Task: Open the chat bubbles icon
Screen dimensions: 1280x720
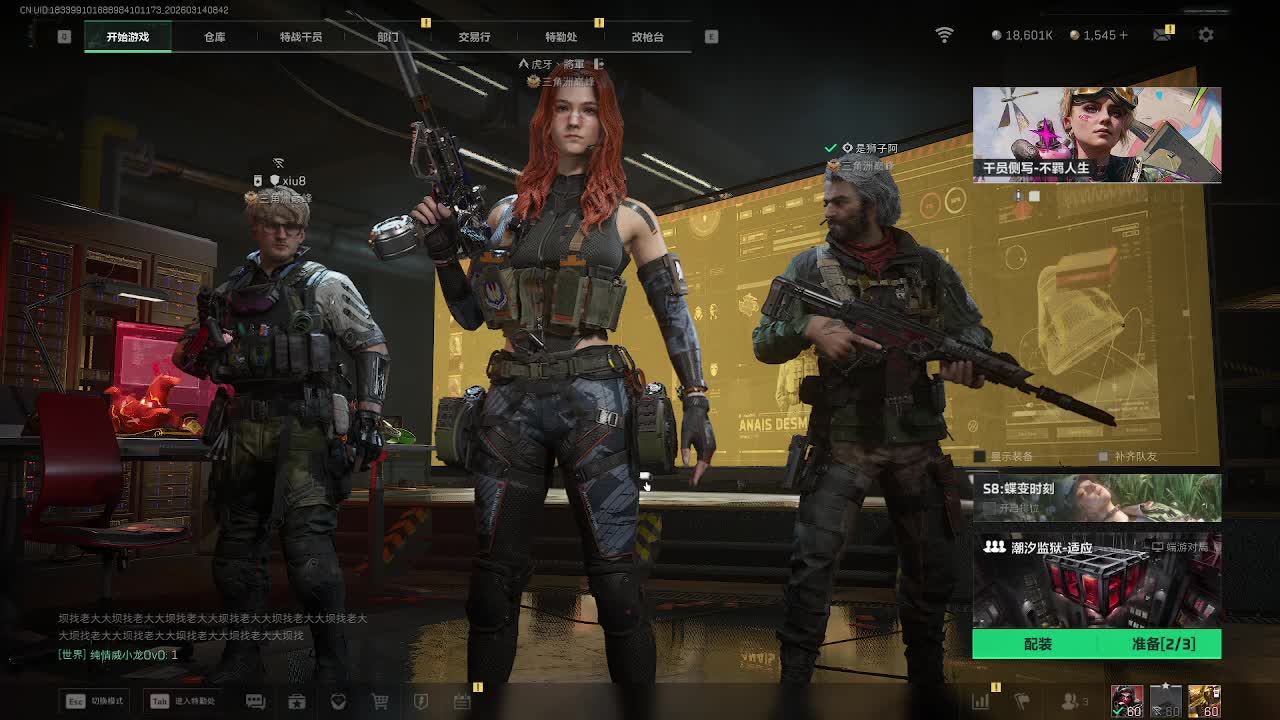Action: [255, 702]
